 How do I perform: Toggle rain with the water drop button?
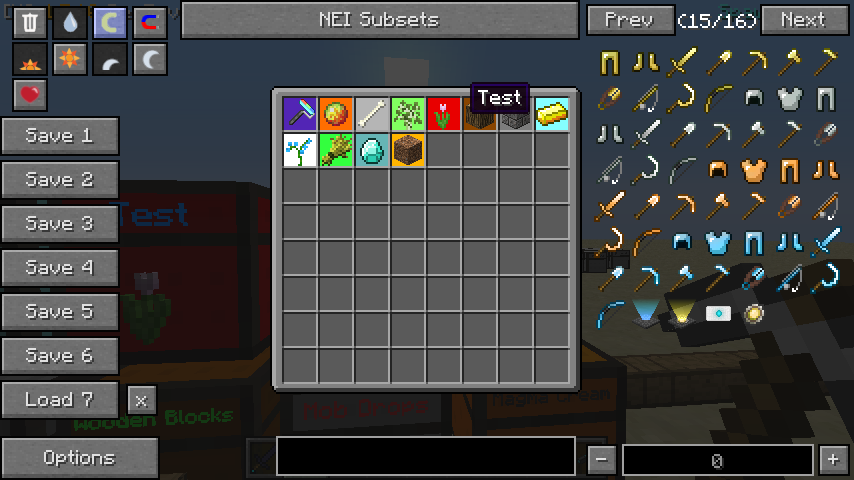(70, 23)
